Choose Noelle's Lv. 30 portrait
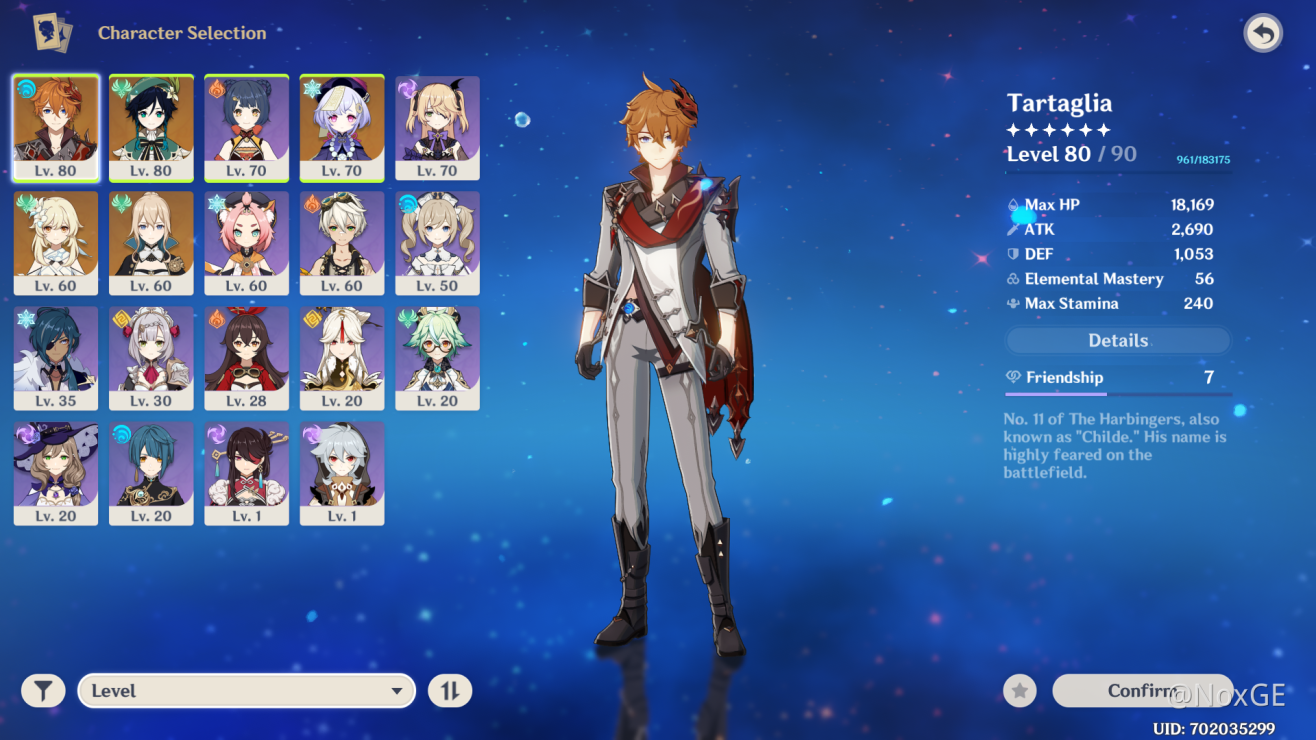Image resolution: width=1316 pixels, height=740 pixels. 151,358
